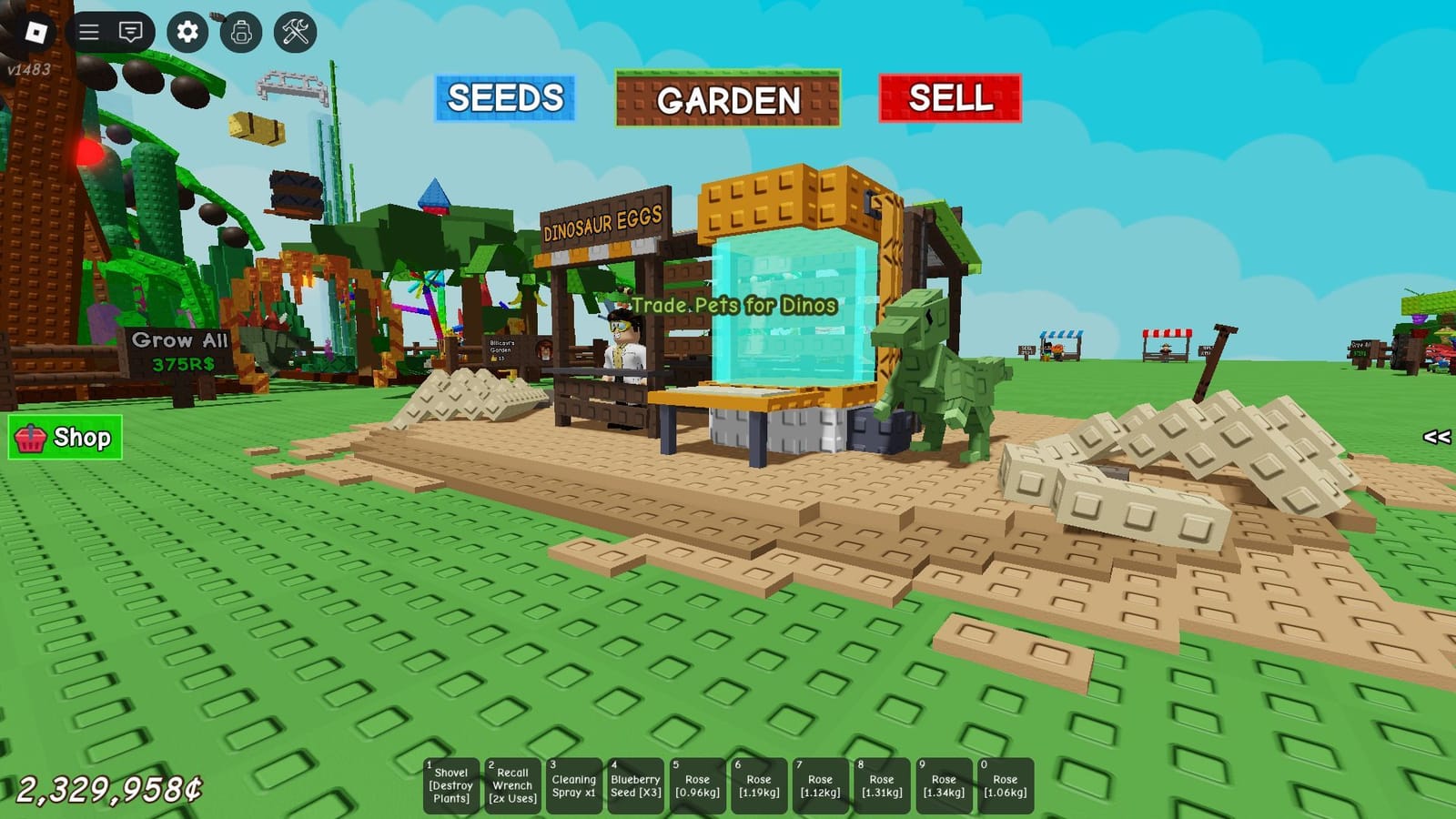Open the chat window icon
The height and width of the screenshot is (819, 1456).
[x=132, y=34]
